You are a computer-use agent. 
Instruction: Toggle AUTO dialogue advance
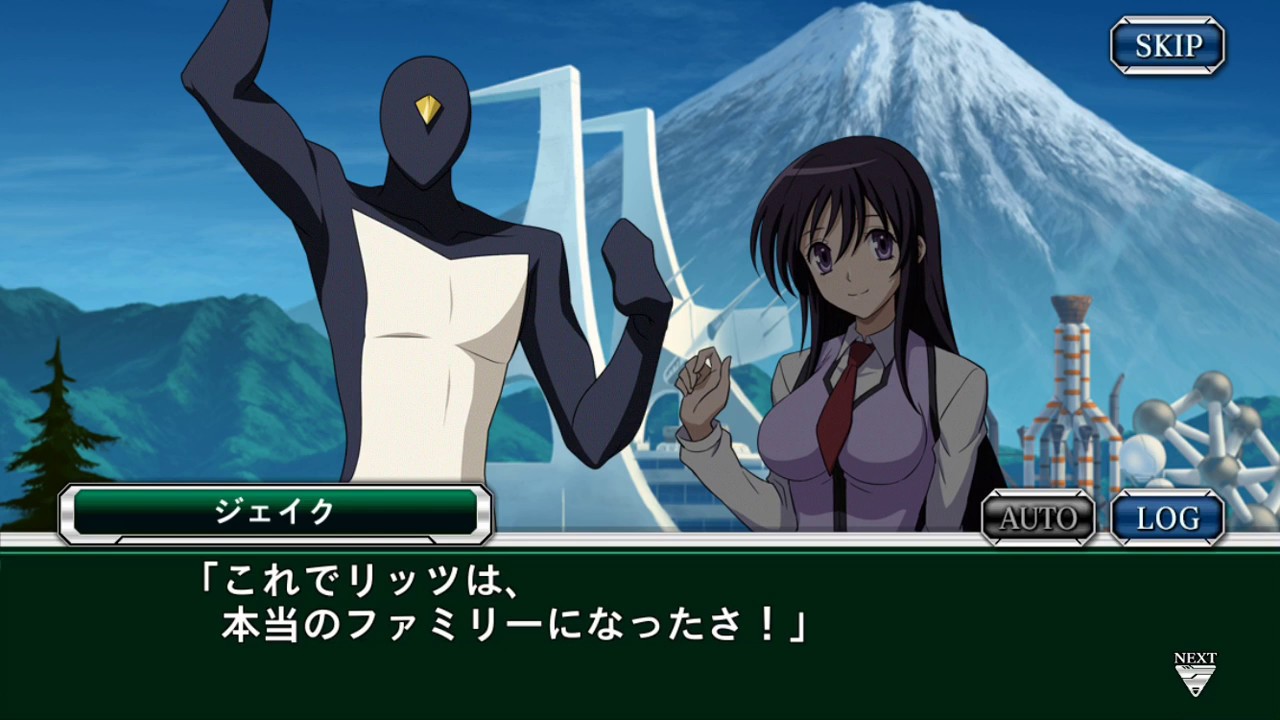coord(1038,518)
